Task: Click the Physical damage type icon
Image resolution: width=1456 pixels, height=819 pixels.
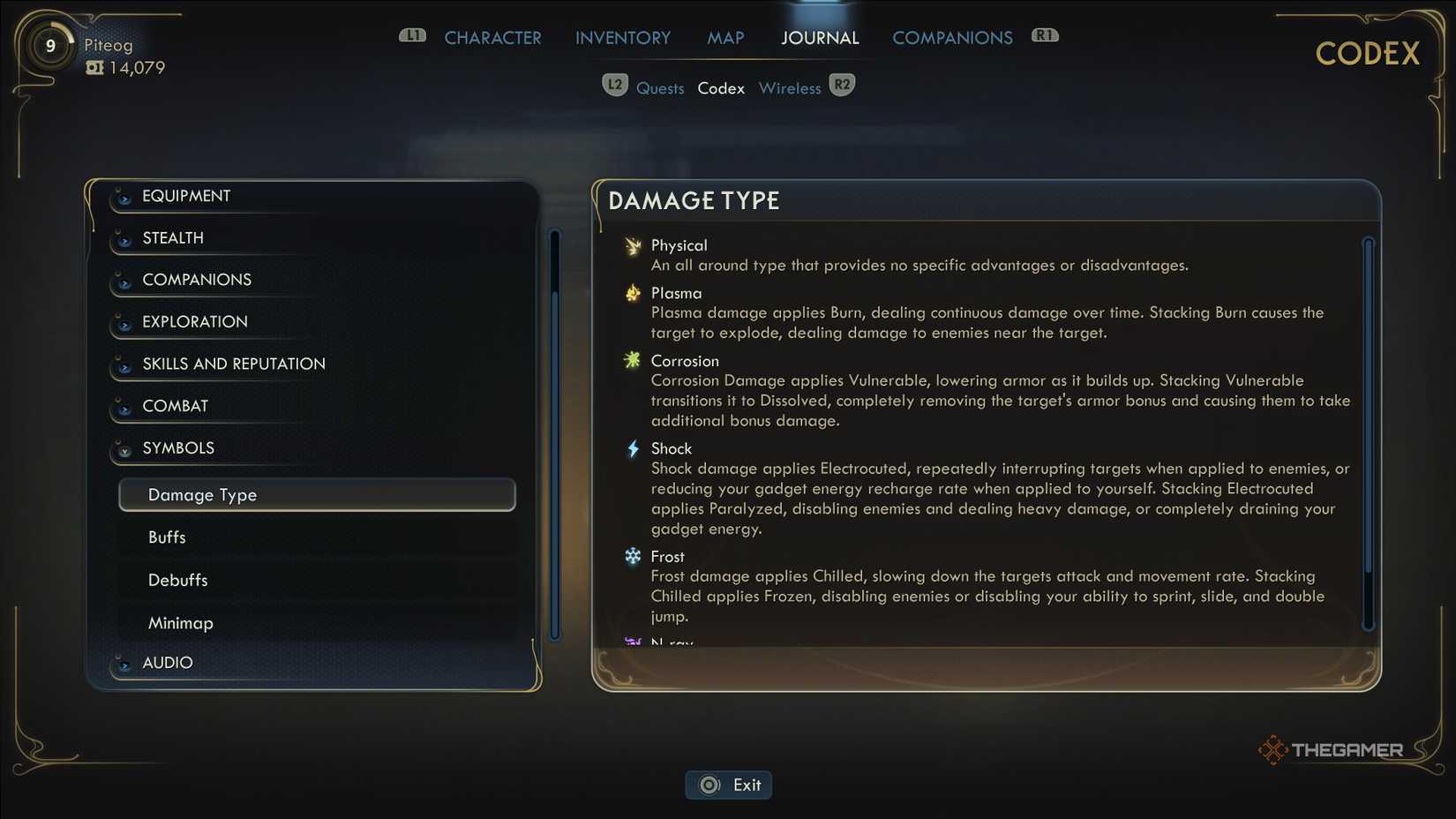Action: (x=633, y=246)
